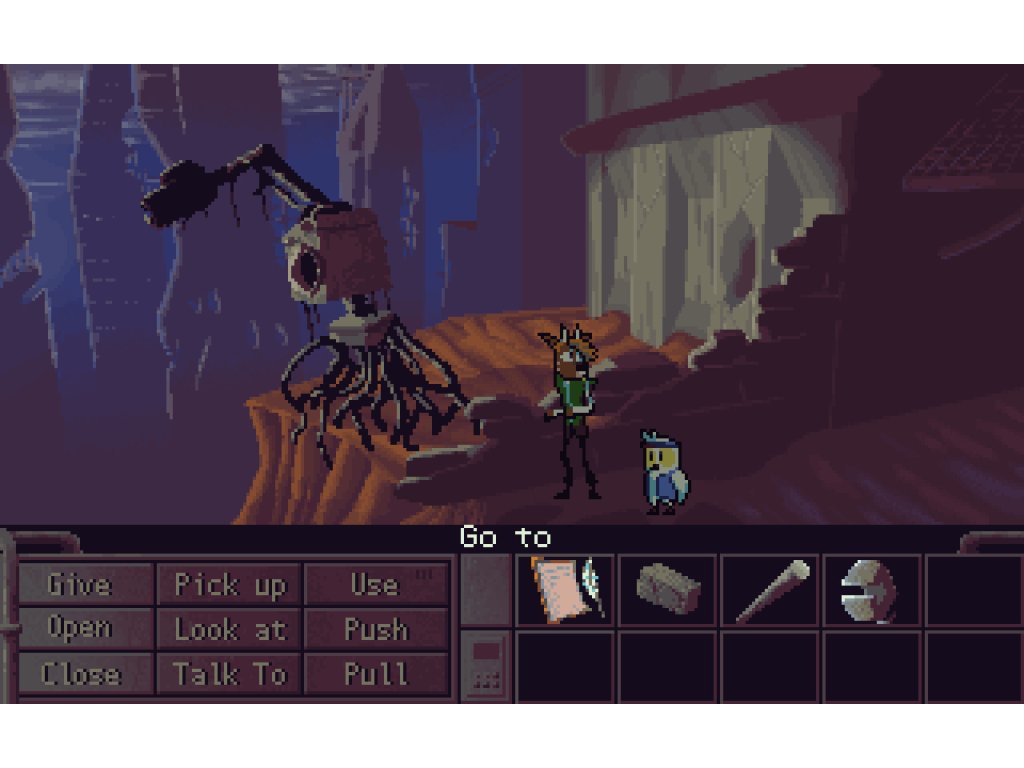Click the Push verb button

tap(375, 629)
